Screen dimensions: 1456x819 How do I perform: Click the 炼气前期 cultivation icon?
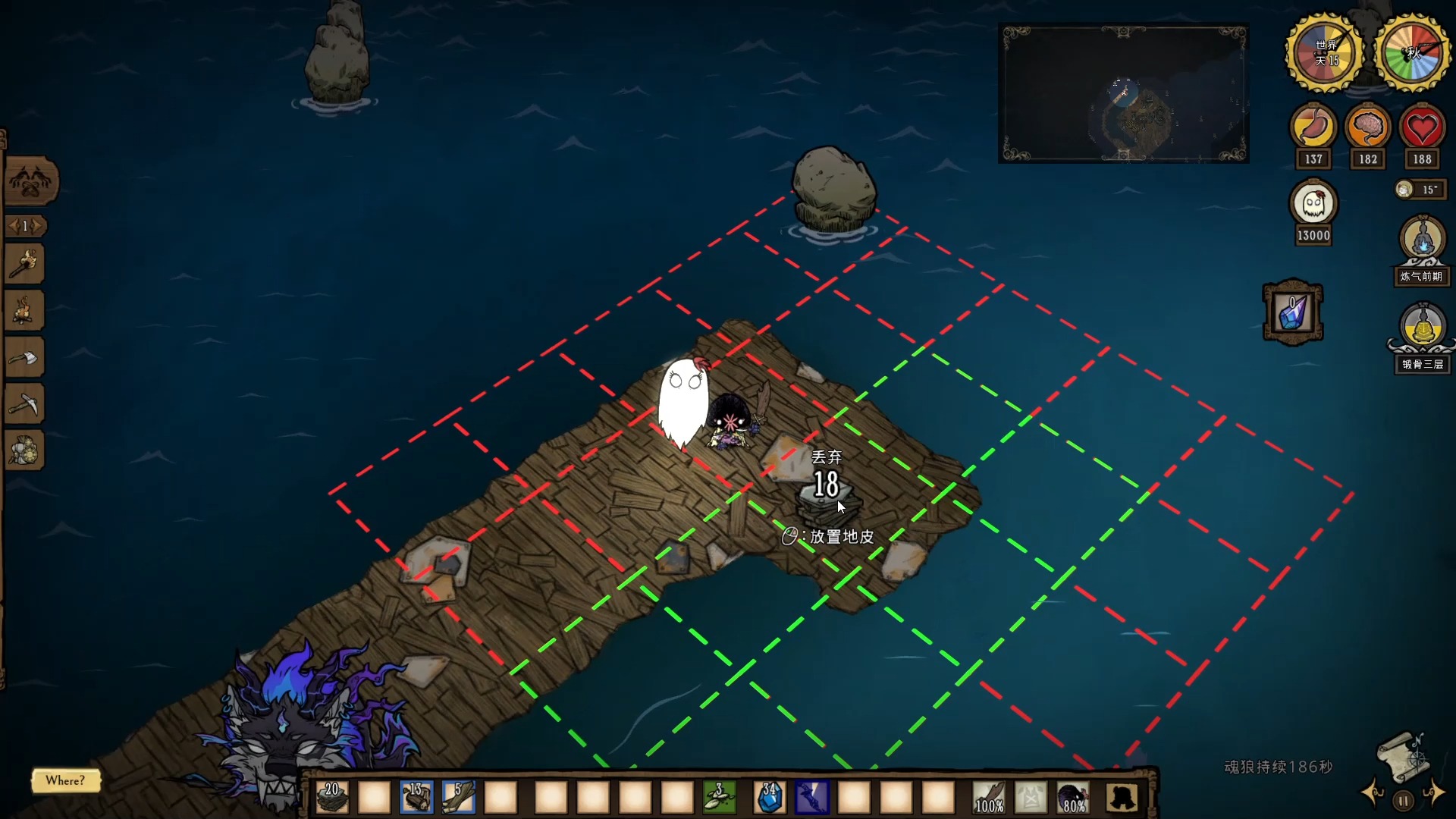pyautogui.click(x=1422, y=241)
